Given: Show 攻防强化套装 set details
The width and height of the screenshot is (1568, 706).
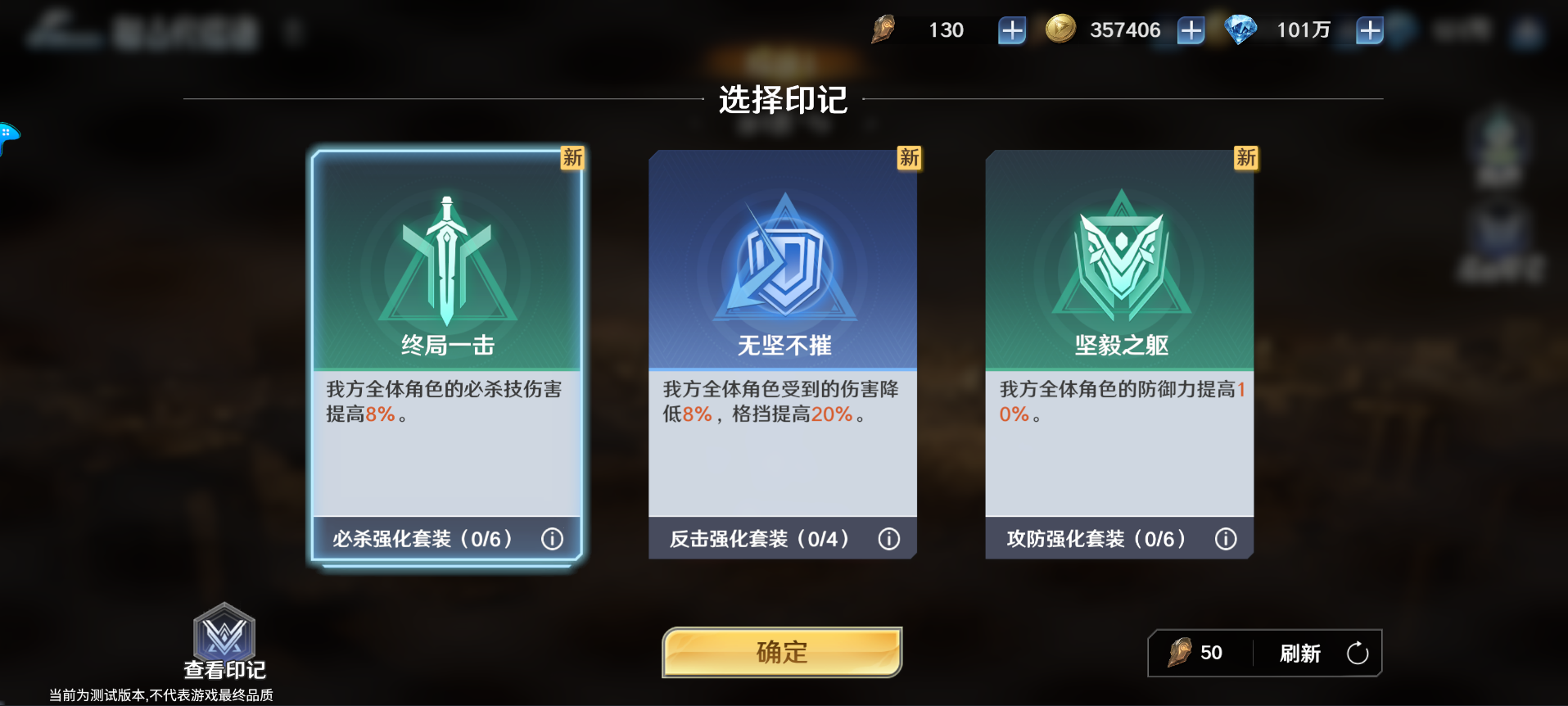Looking at the screenshot, I should pyautogui.click(x=1226, y=539).
